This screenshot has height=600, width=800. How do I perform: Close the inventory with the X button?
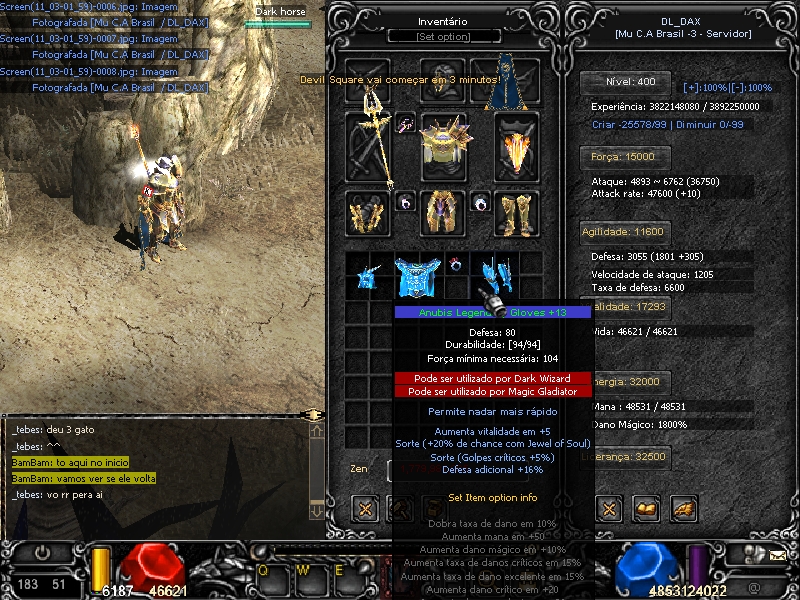366,508
